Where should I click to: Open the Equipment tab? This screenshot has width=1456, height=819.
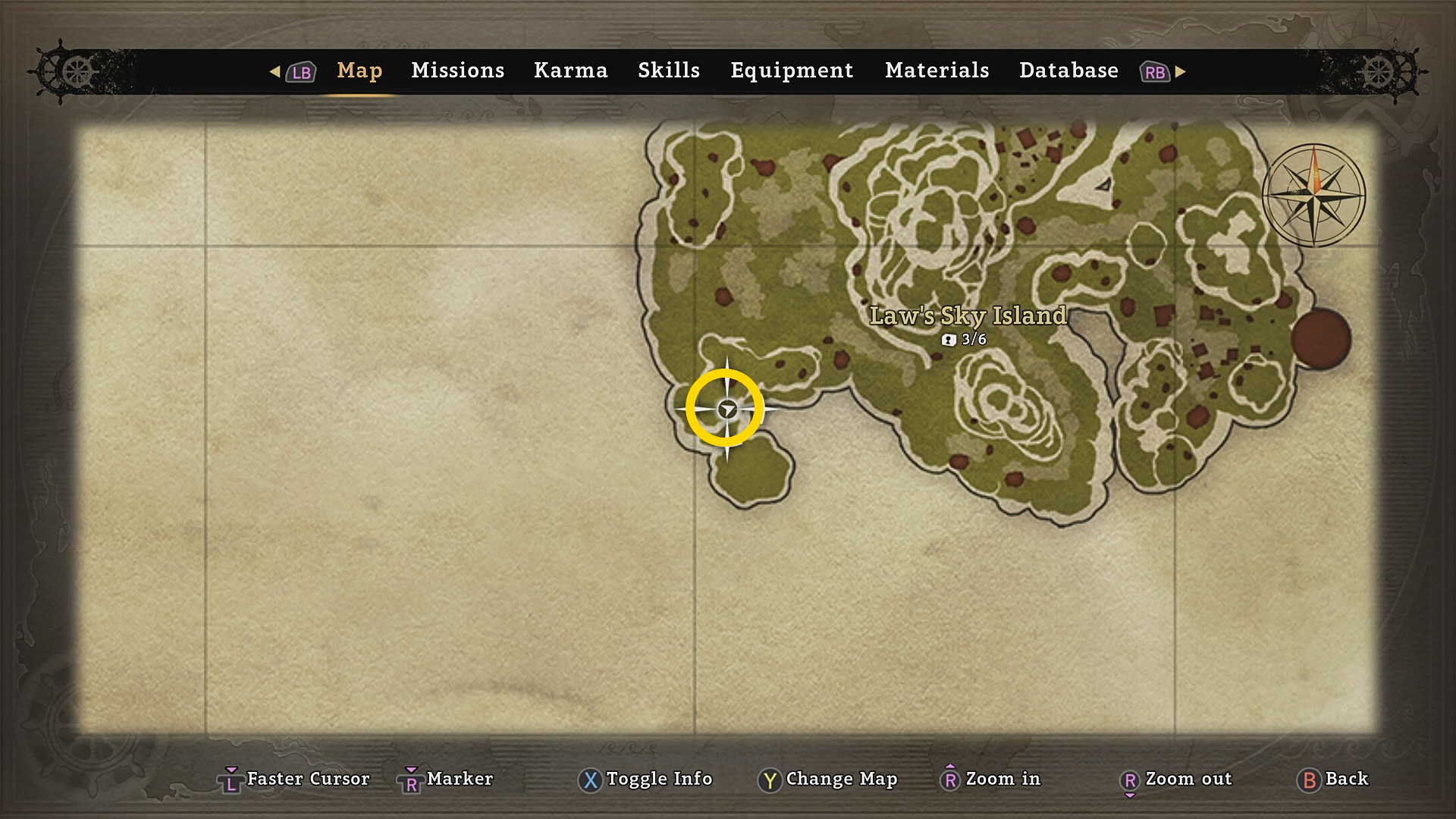coord(791,71)
